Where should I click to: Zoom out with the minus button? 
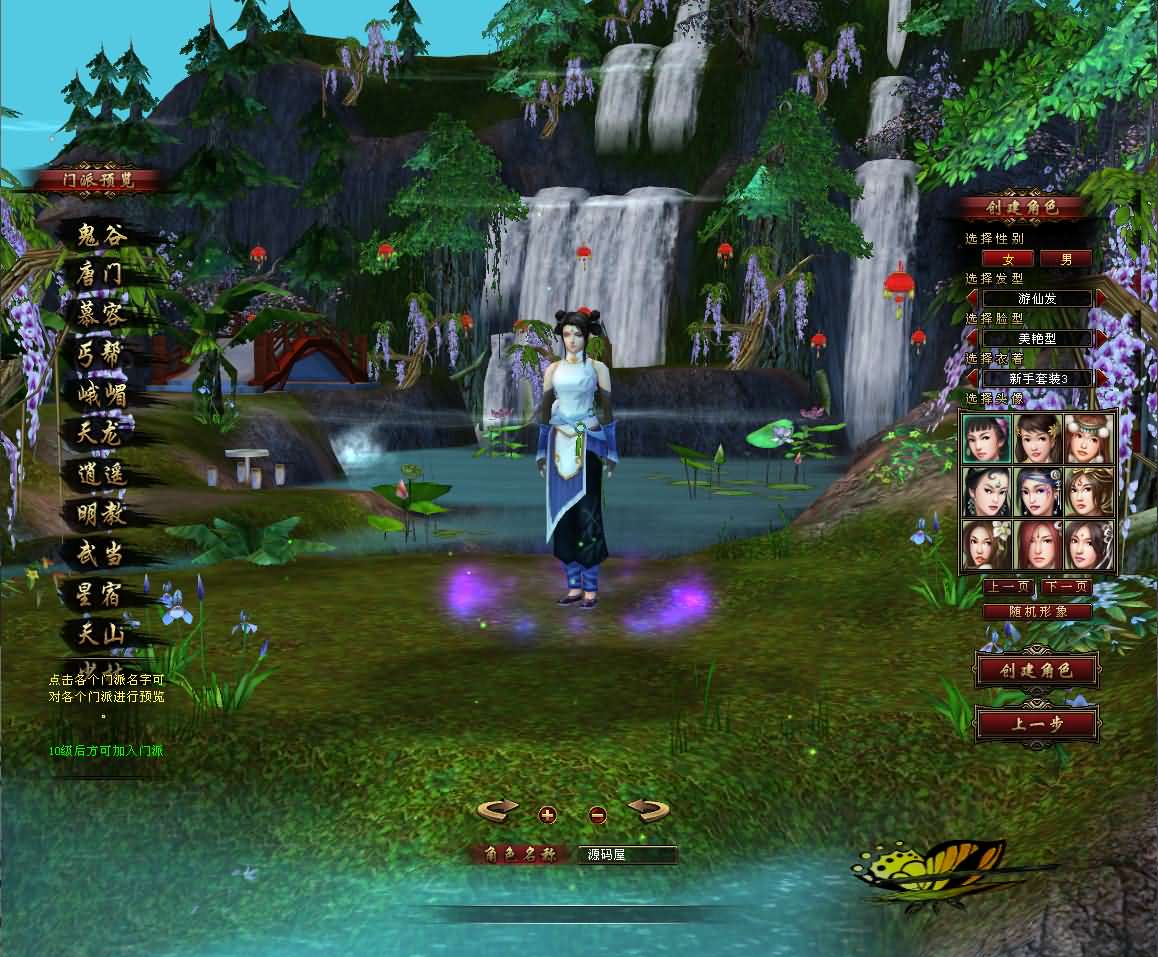tap(598, 814)
